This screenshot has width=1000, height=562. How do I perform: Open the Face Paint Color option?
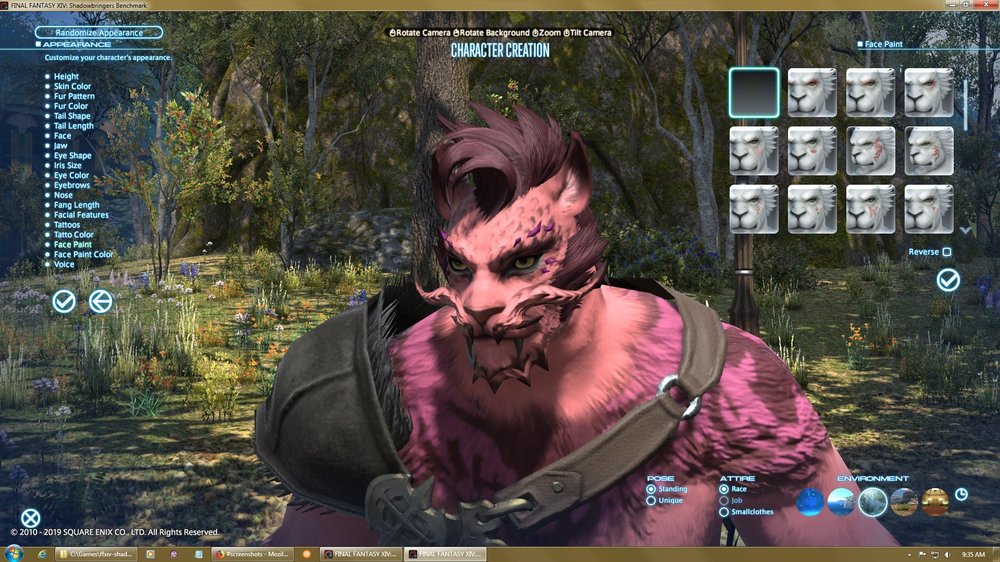coord(83,255)
